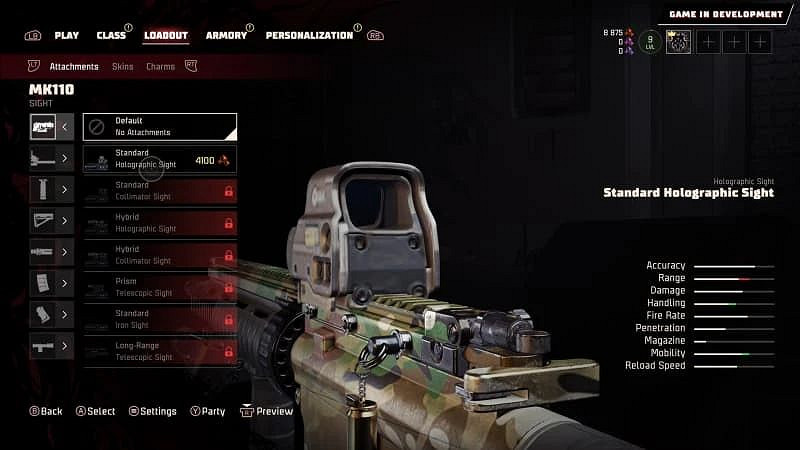
Task: Go to the ARMORY tab
Action: click(226, 35)
